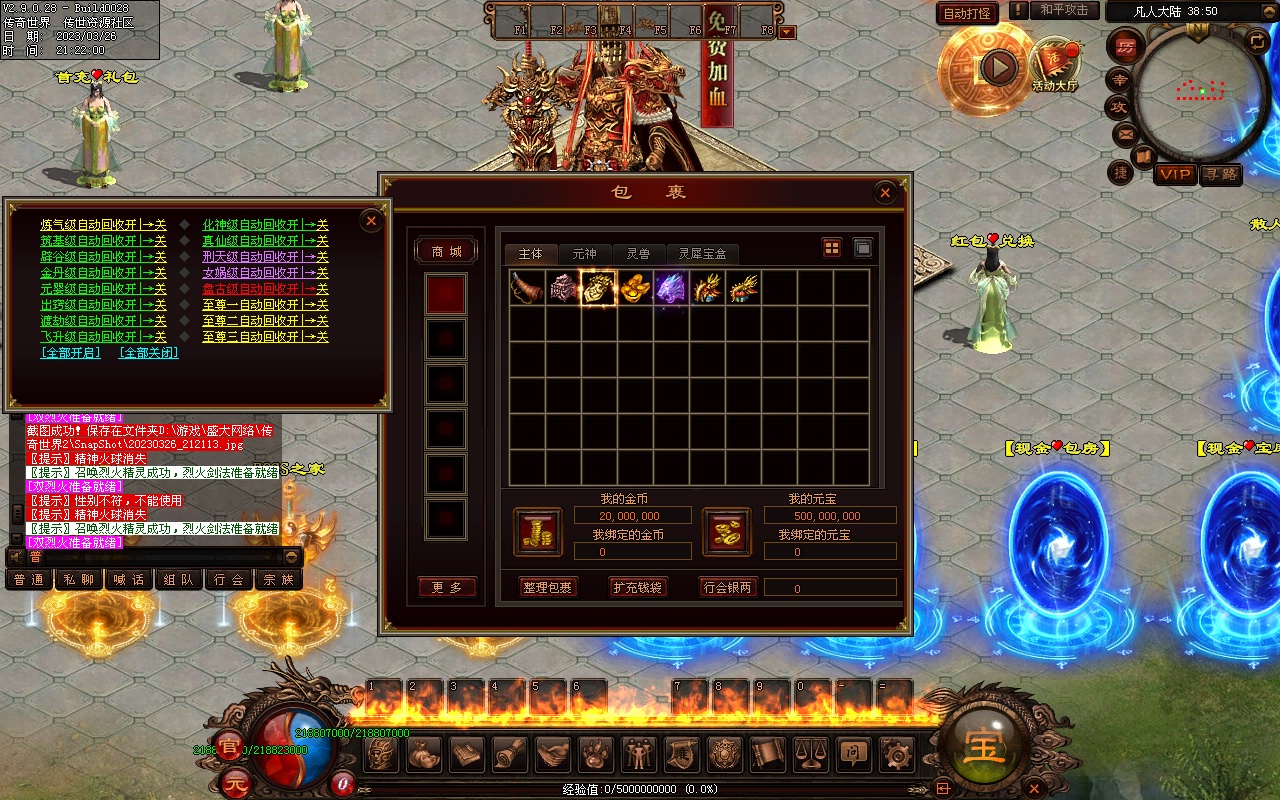Switch chat channel to 行会

click(229, 580)
